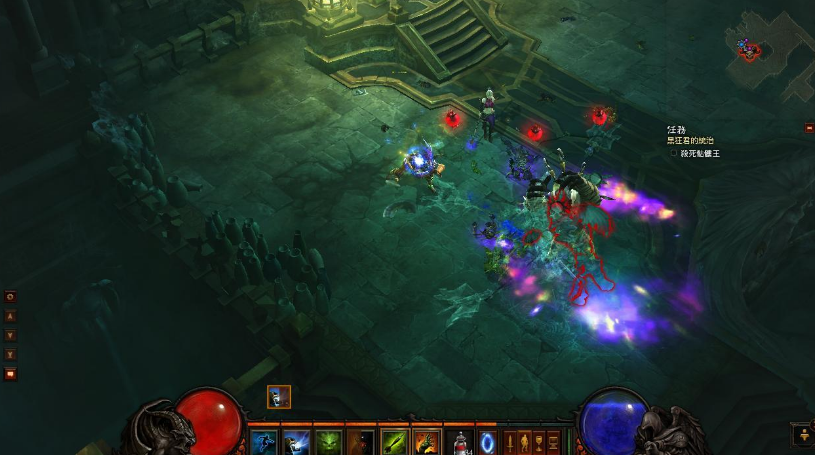
Task: Open the achievements goblet icon
Action: click(x=539, y=441)
